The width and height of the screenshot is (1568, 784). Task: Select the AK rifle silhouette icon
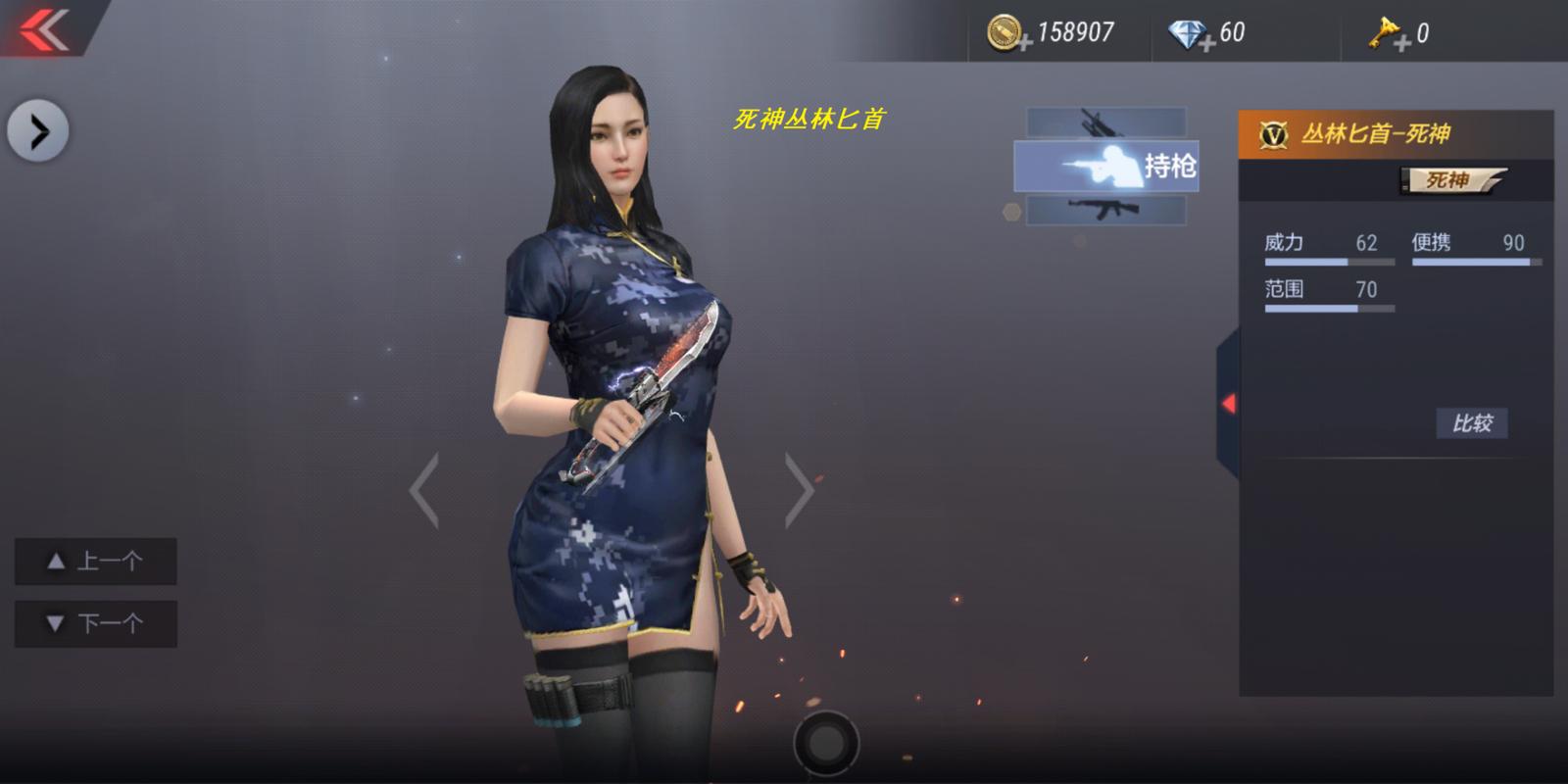tap(1105, 212)
